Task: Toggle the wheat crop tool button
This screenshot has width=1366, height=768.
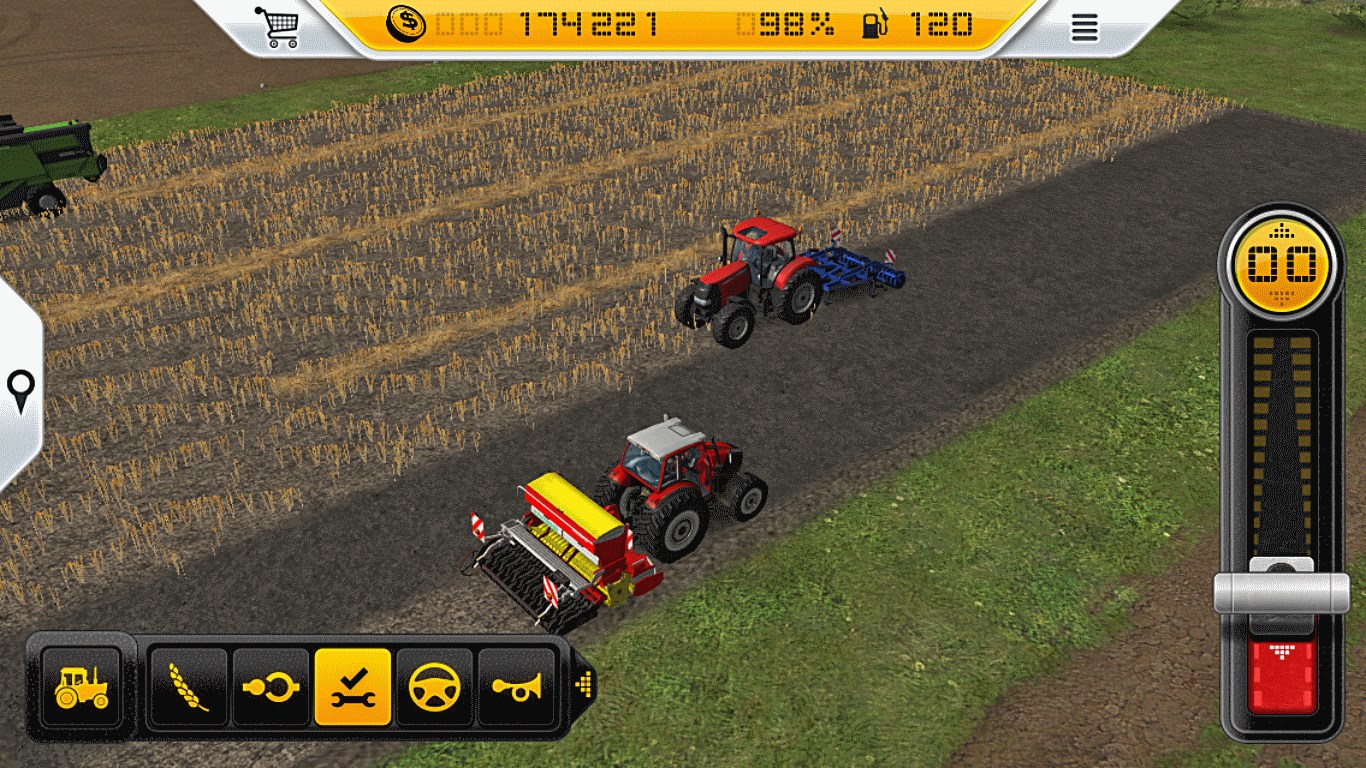Action: click(x=188, y=686)
